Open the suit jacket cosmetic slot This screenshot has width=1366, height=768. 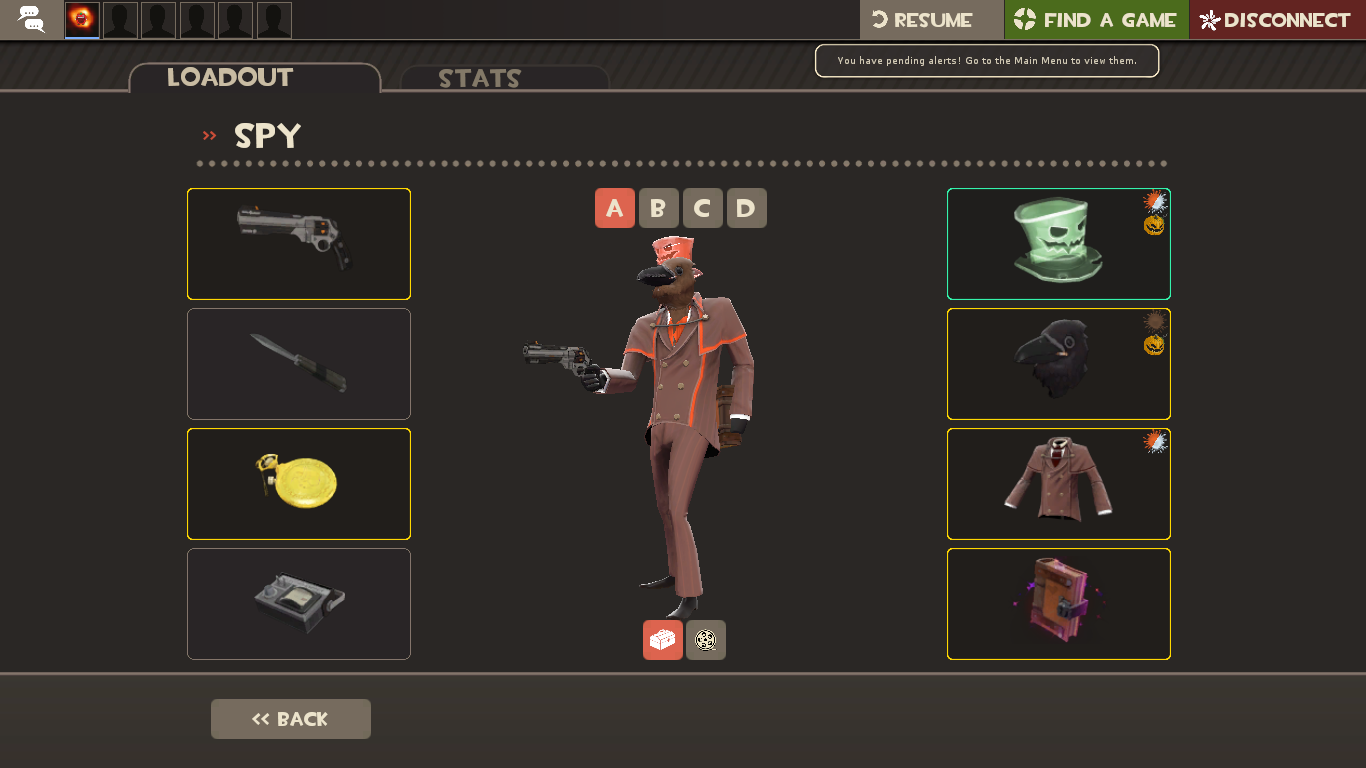(1059, 484)
